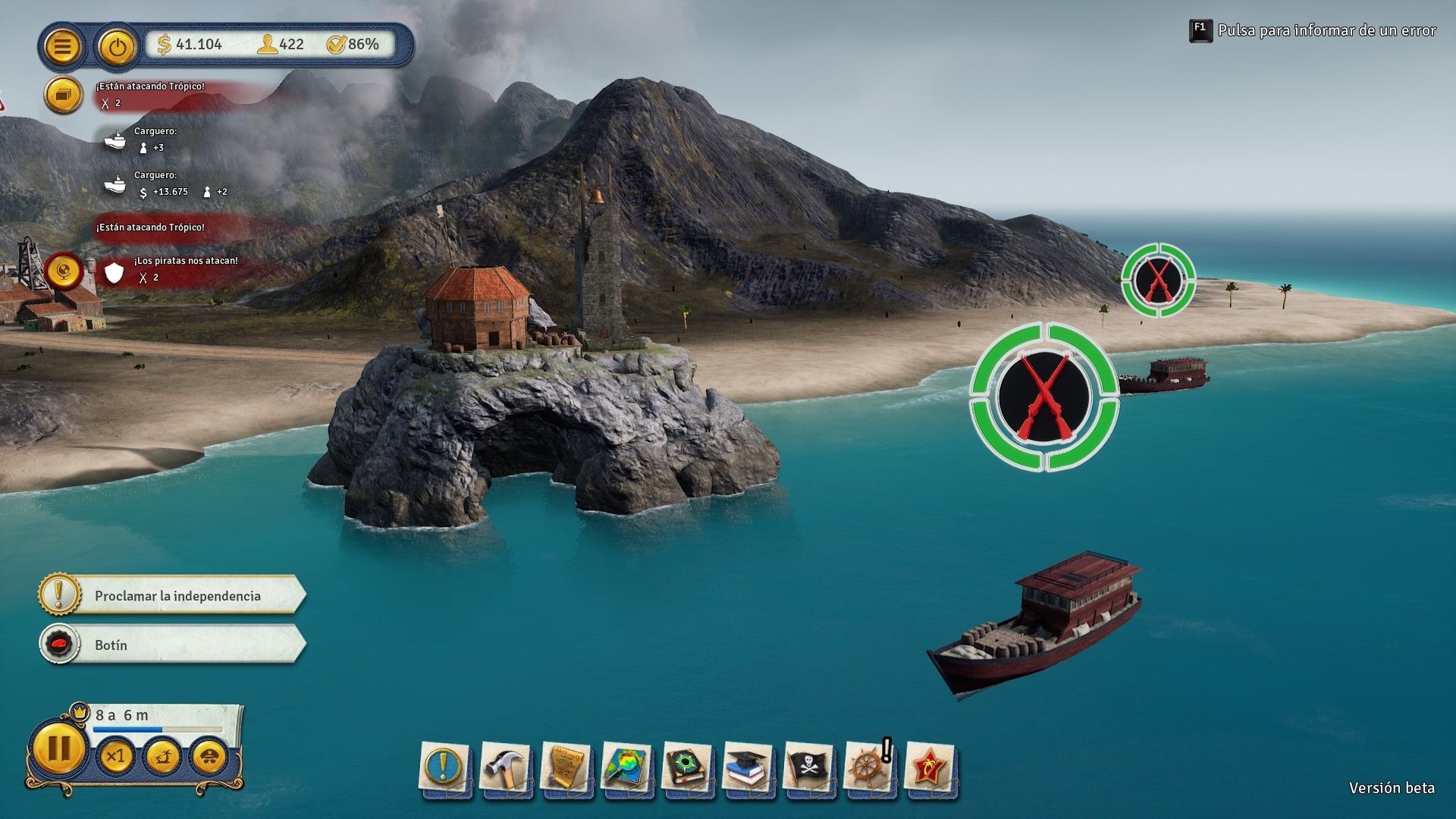Open the blue exclamation mark toolbar card

[x=443, y=767]
